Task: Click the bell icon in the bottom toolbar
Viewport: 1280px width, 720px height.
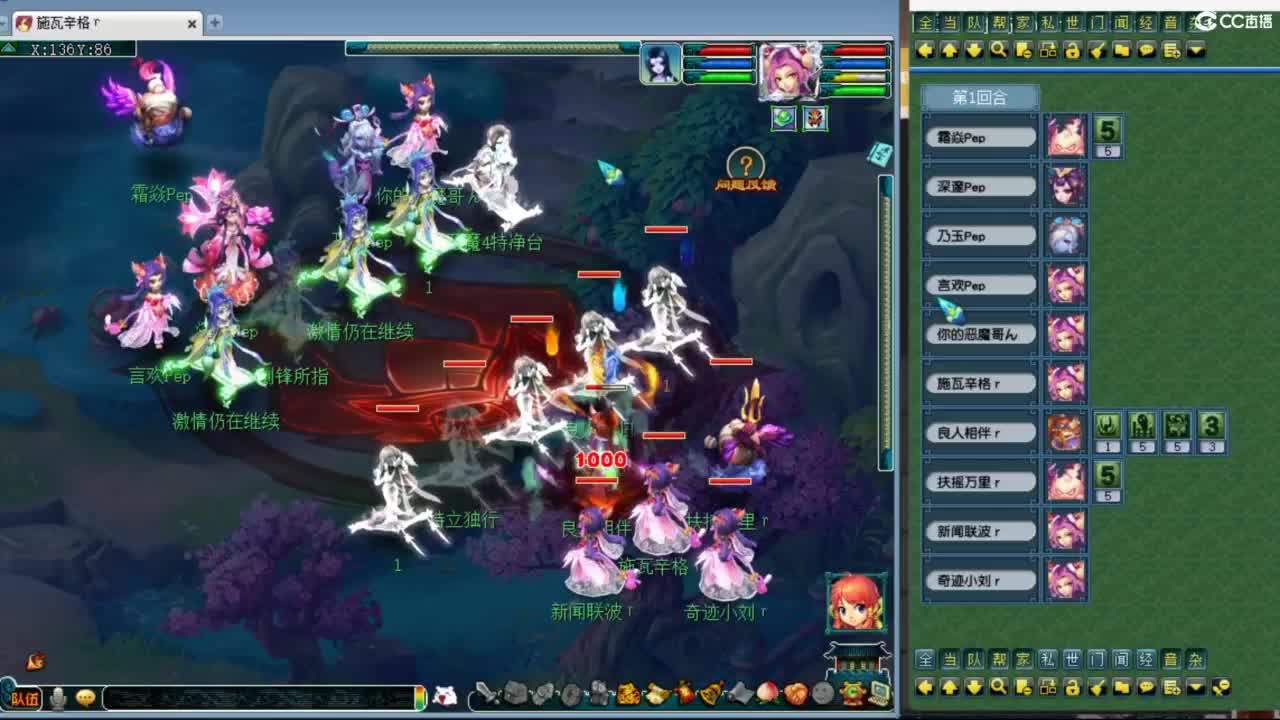Action: (711, 692)
